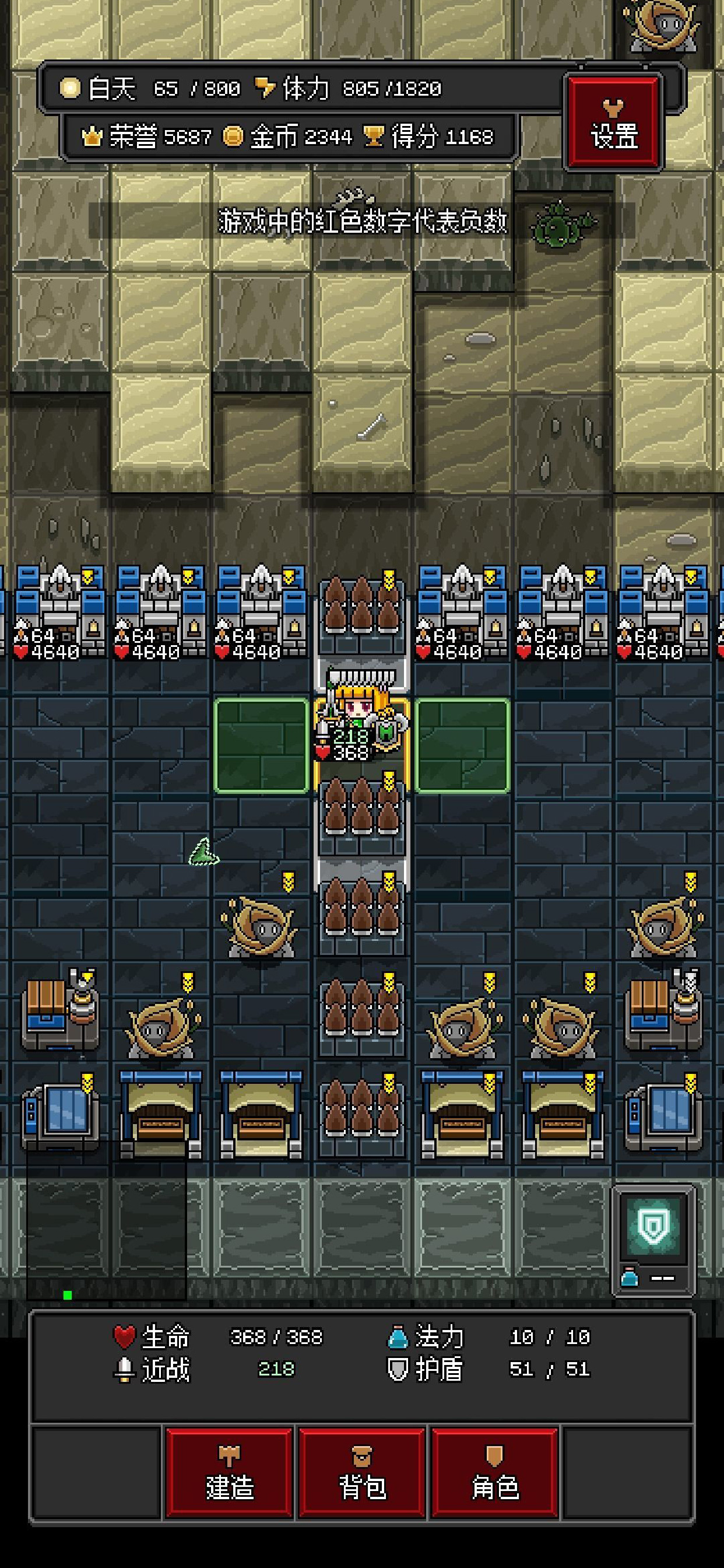Image resolution: width=724 pixels, height=1568 pixels.
Task: Select the green highlighted tile left of hero
Action: [x=261, y=745]
